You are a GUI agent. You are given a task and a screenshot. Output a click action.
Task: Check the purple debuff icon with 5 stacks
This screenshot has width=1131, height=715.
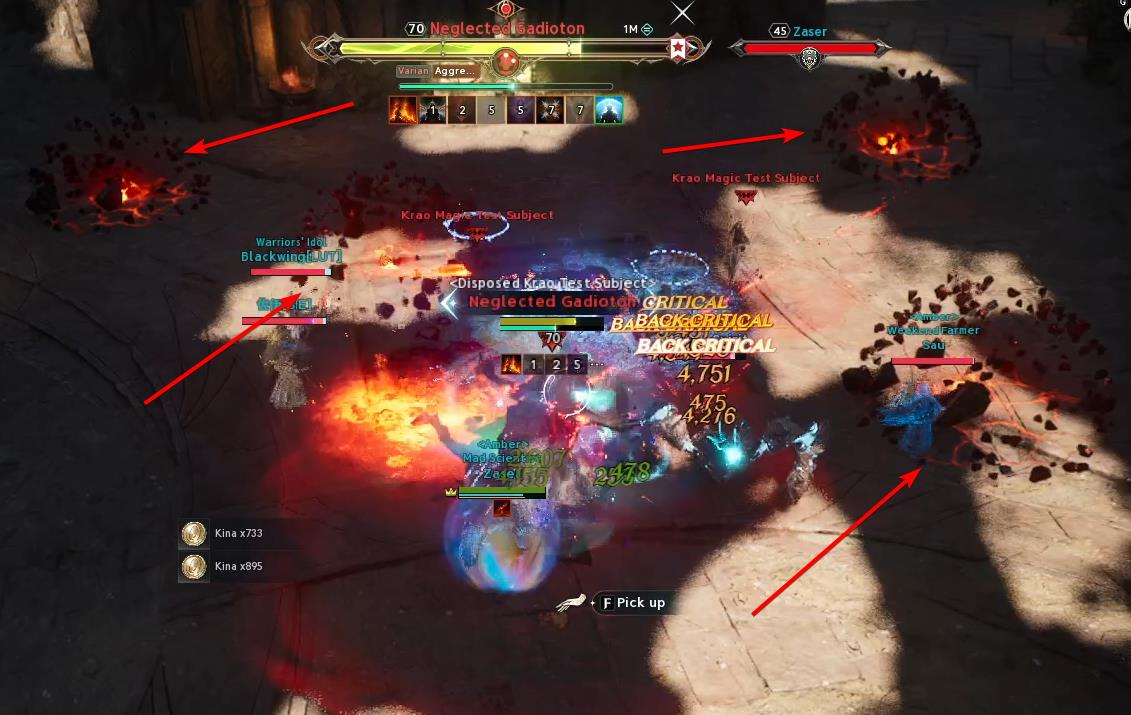click(x=521, y=110)
